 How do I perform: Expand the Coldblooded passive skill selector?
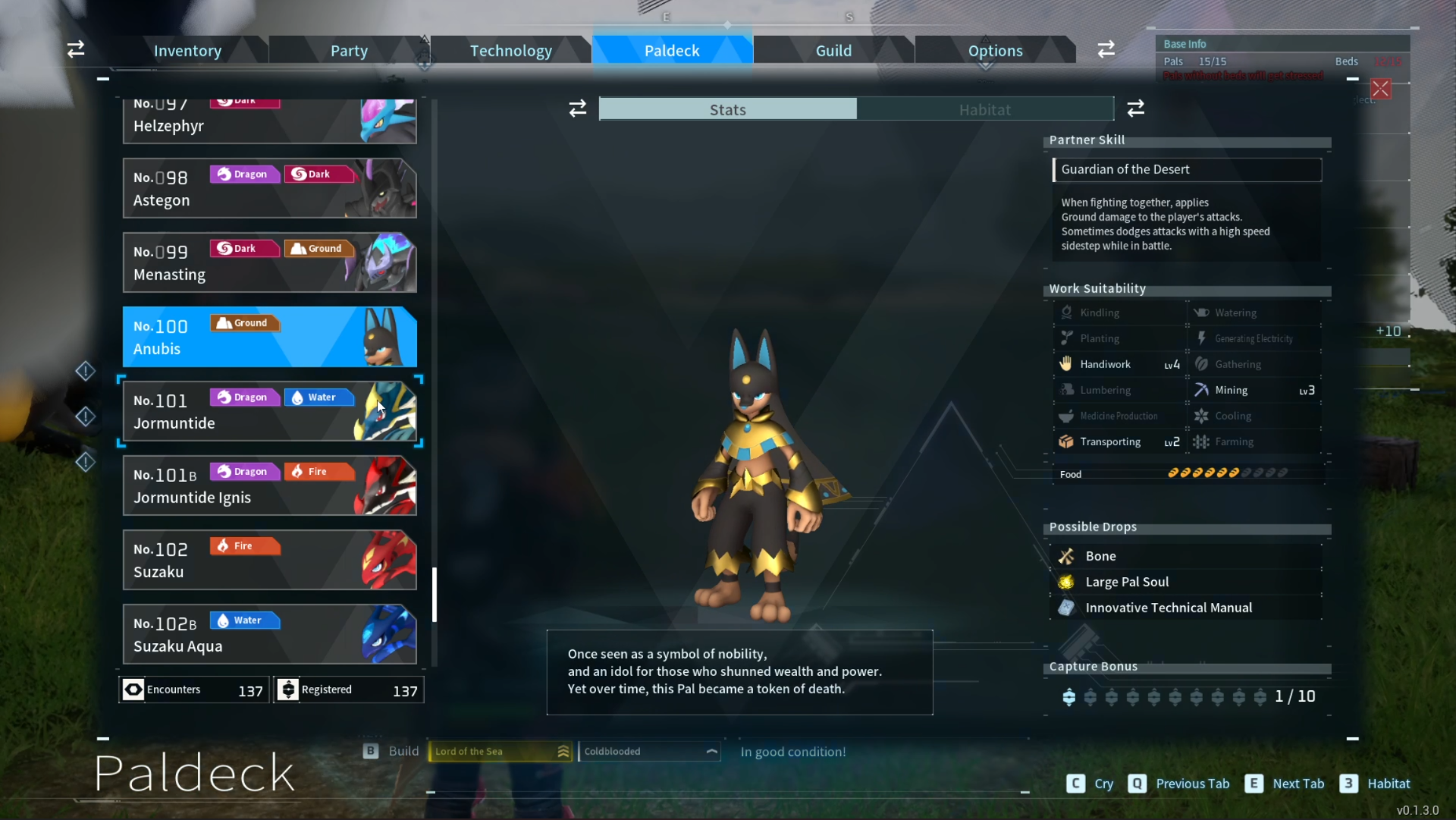click(649, 751)
